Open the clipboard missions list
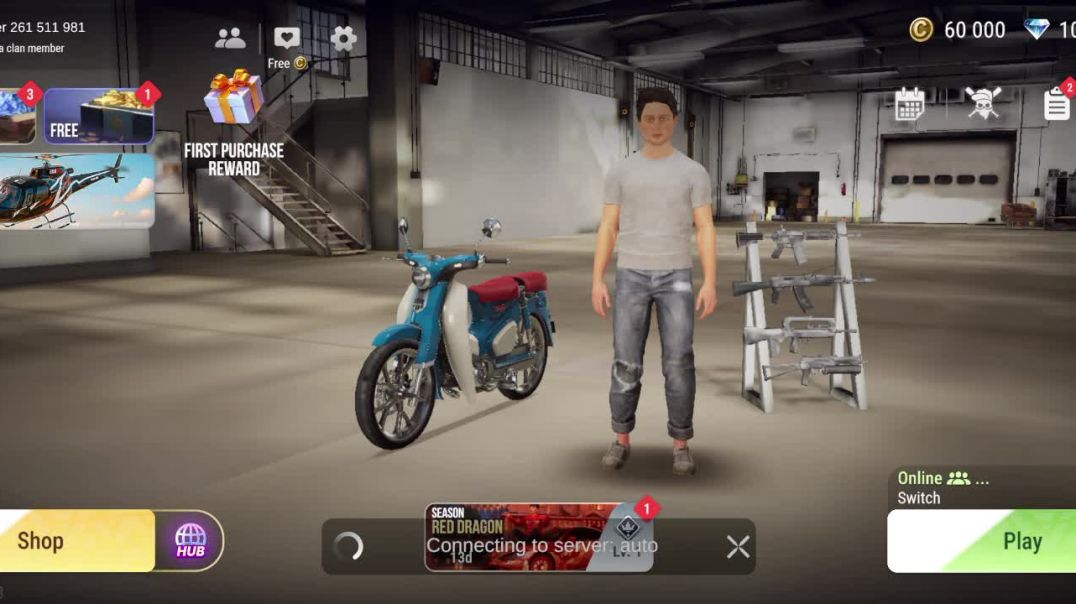The height and width of the screenshot is (604, 1076). click(1056, 104)
